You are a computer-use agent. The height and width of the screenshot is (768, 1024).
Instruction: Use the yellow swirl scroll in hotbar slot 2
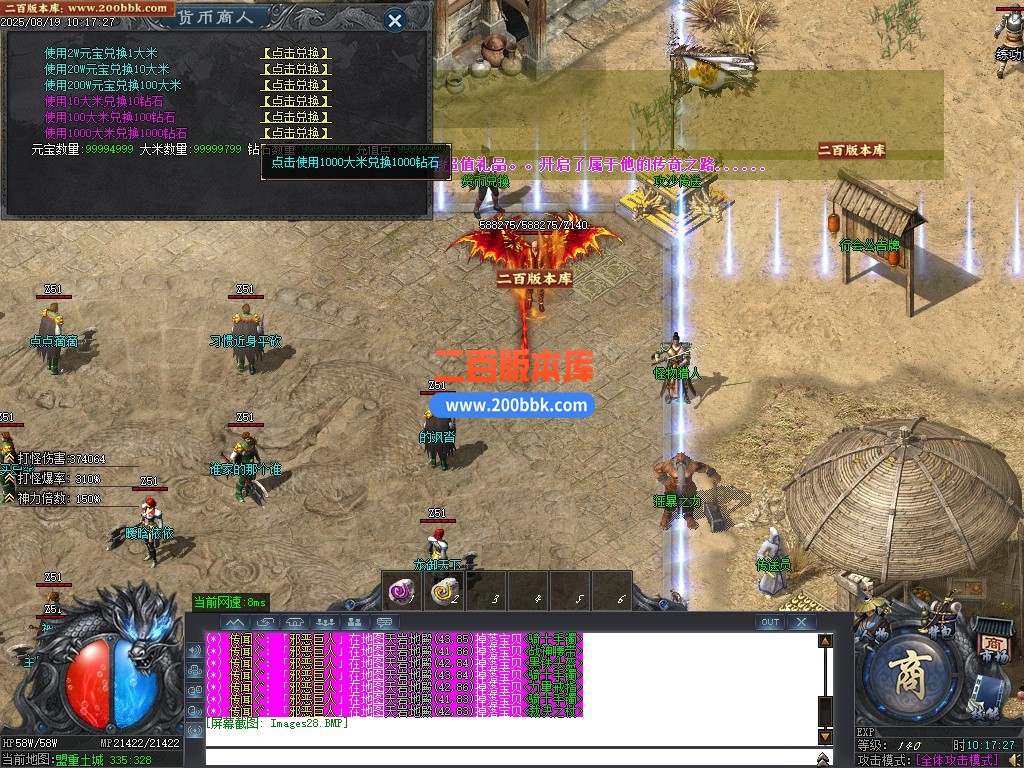tap(445, 592)
